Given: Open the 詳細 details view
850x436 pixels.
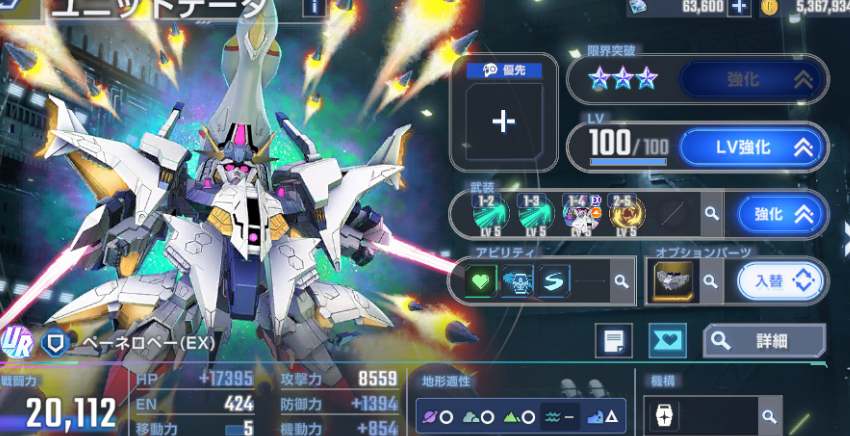Looking at the screenshot, I should 764,342.
